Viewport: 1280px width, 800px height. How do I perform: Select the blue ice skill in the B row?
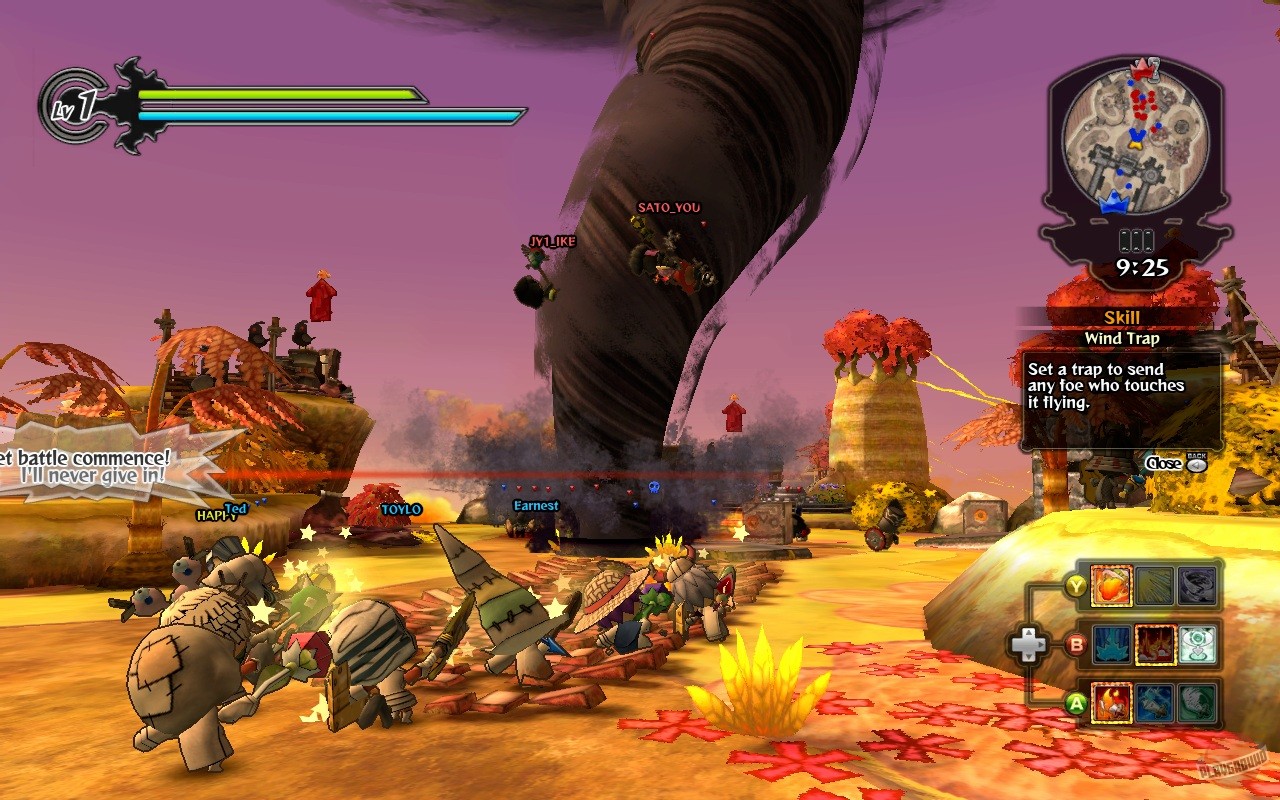[x=1112, y=644]
